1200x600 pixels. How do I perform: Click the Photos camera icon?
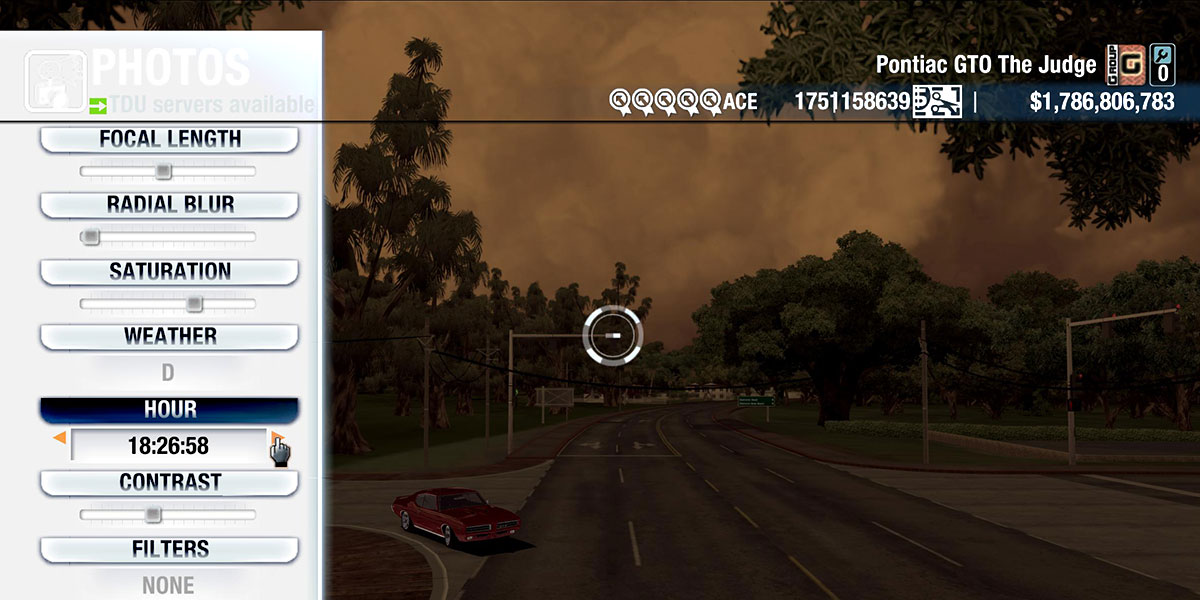pyautogui.click(x=55, y=80)
